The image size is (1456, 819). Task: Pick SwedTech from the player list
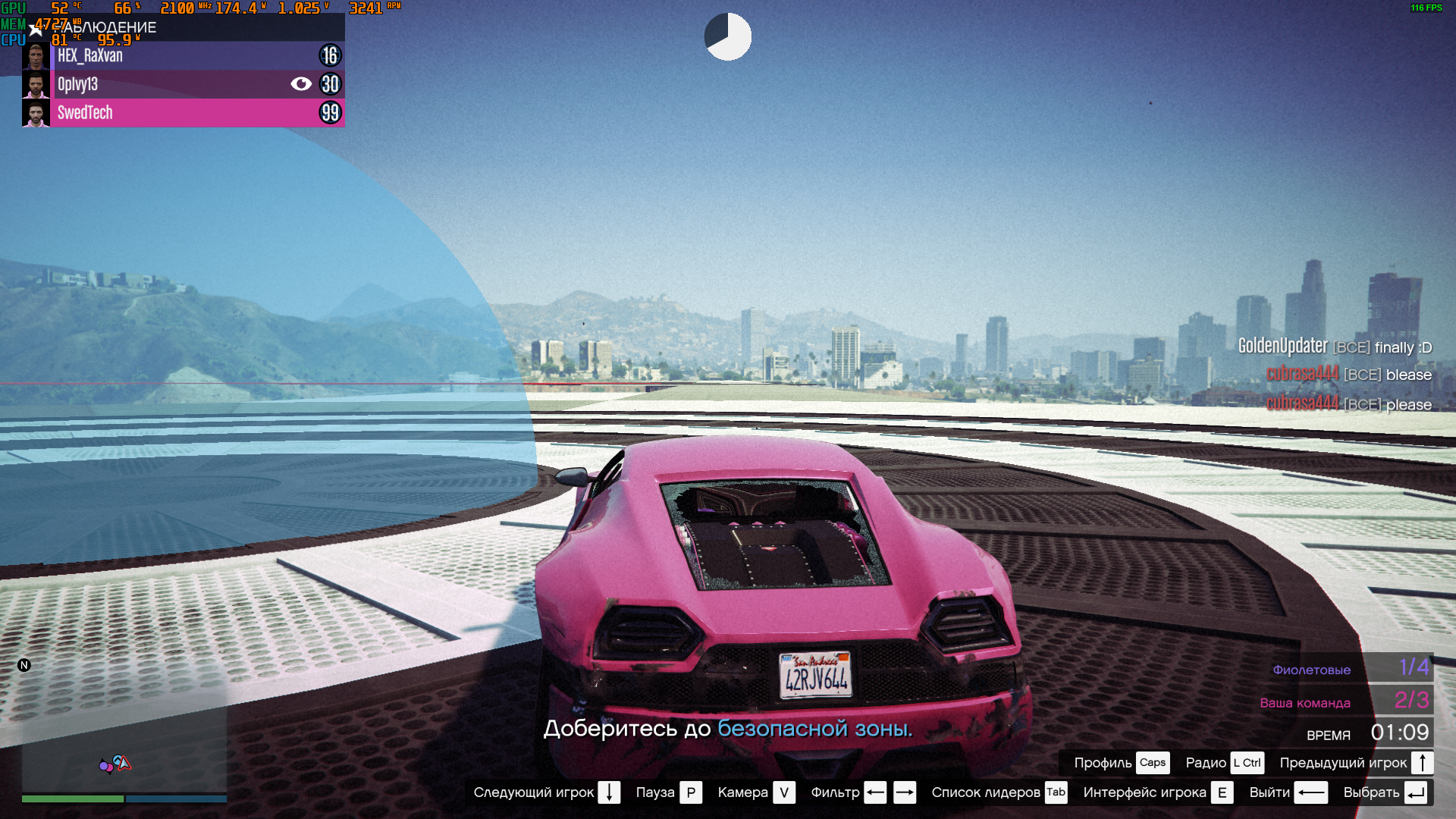pos(182,113)
